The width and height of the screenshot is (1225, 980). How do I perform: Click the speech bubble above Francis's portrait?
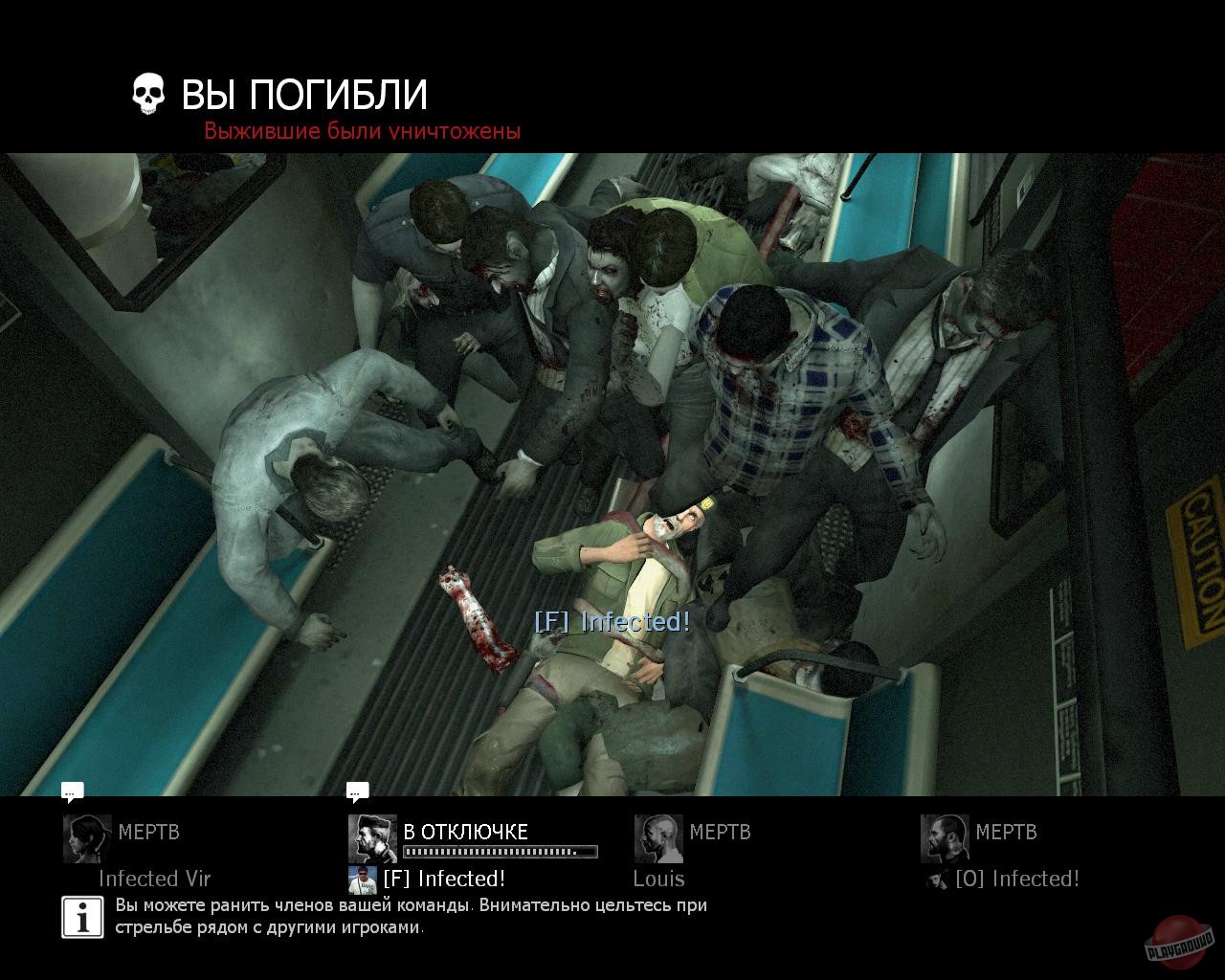pyautogui.click(x=359, y=791)
